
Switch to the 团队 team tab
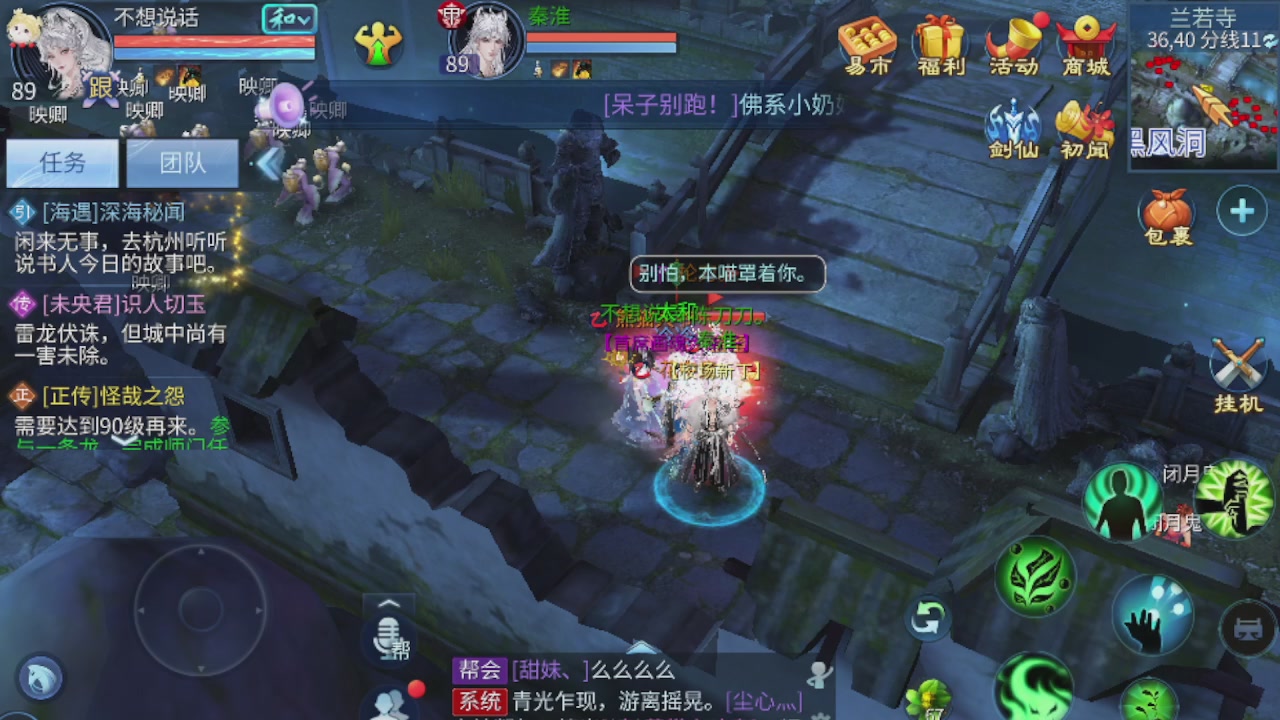pos(182,162)
